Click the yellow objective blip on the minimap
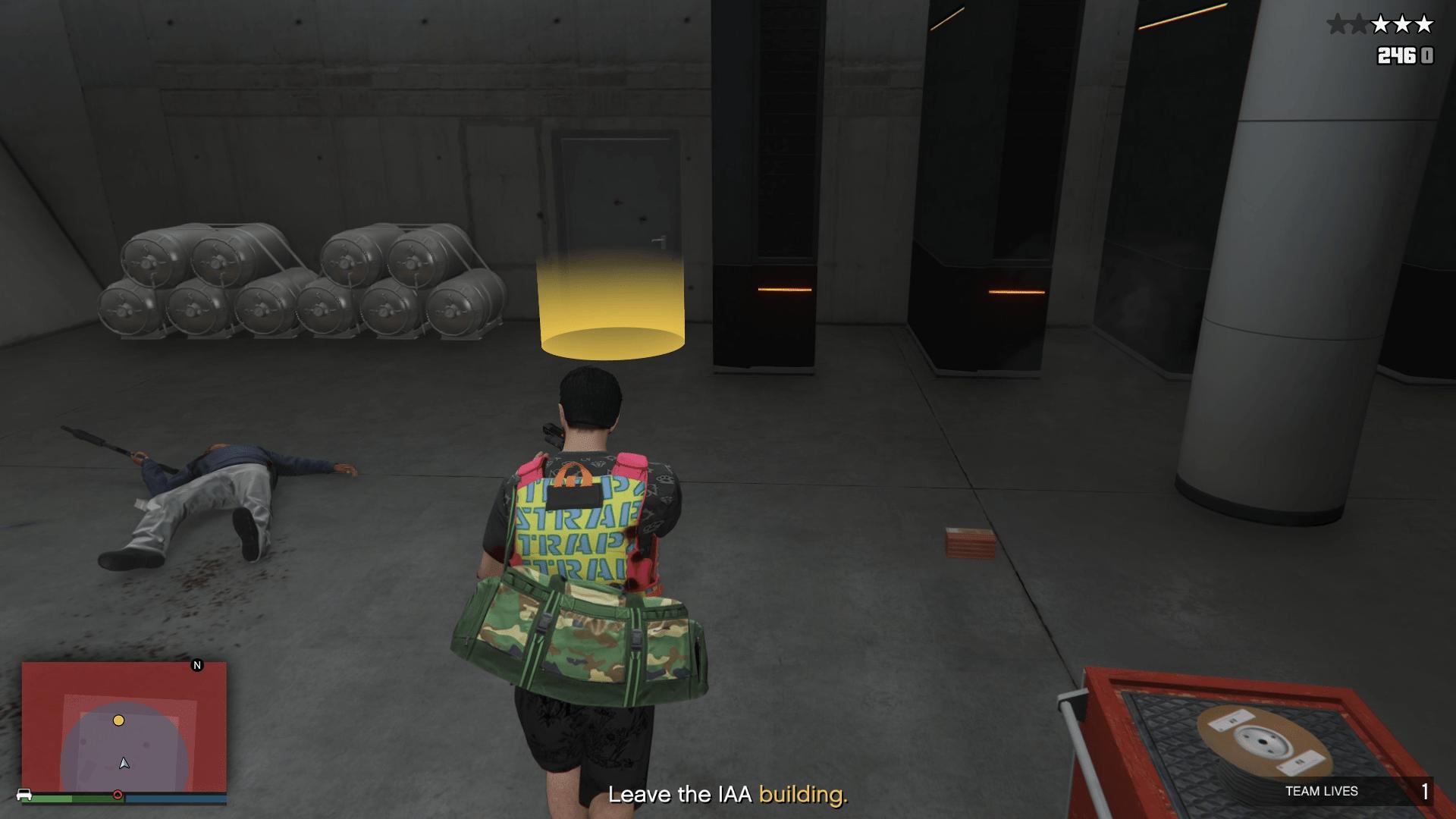The height and width of the screenshot is (819, 1456). tap(118, 720)
